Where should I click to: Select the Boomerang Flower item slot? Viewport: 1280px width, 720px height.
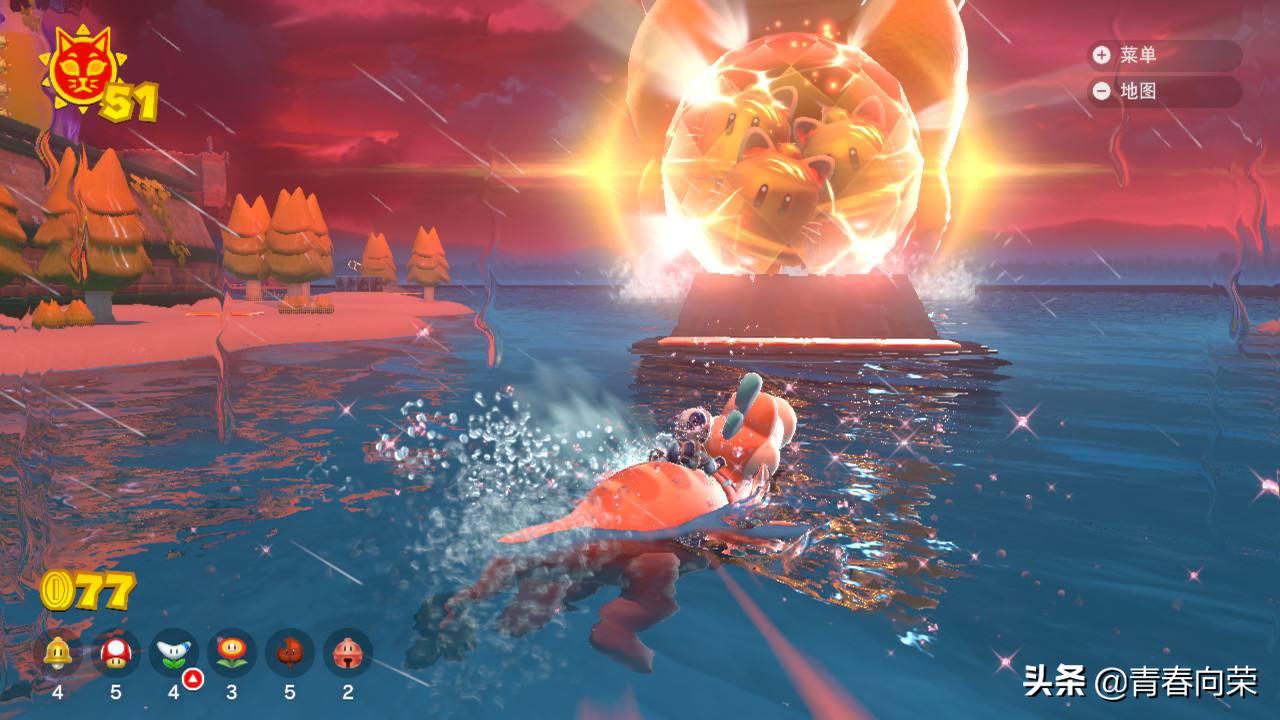point(174,653)
